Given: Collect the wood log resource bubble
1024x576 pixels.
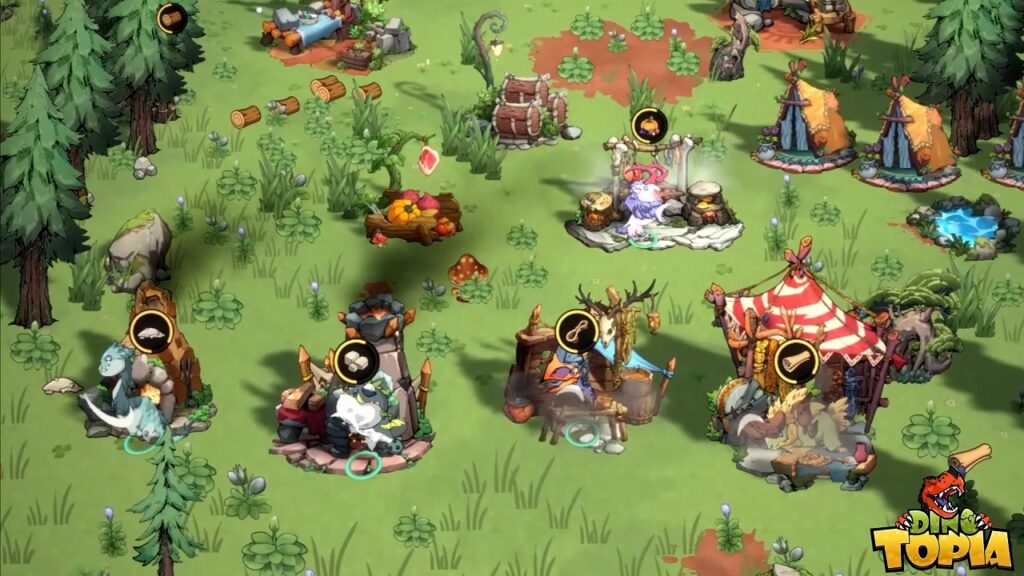Looking at the screenshot, I should 172,19.
